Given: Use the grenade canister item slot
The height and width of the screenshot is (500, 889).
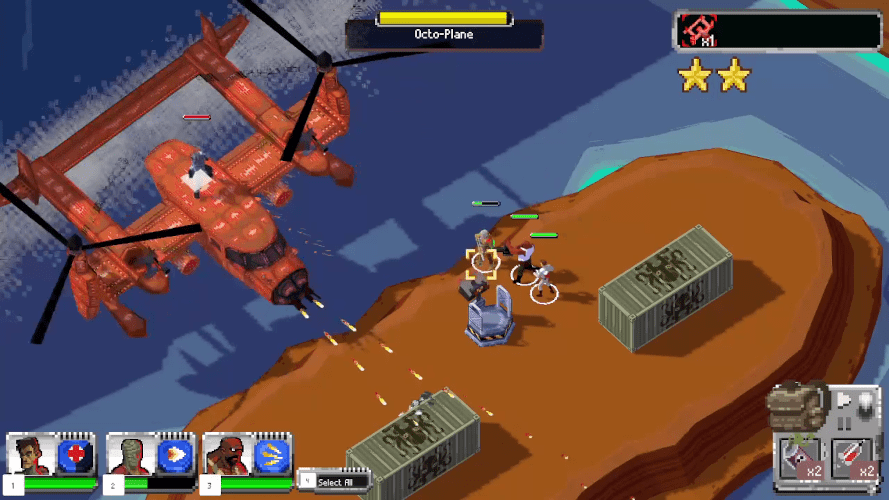Looking at the screenshot, I should (802, 459).
